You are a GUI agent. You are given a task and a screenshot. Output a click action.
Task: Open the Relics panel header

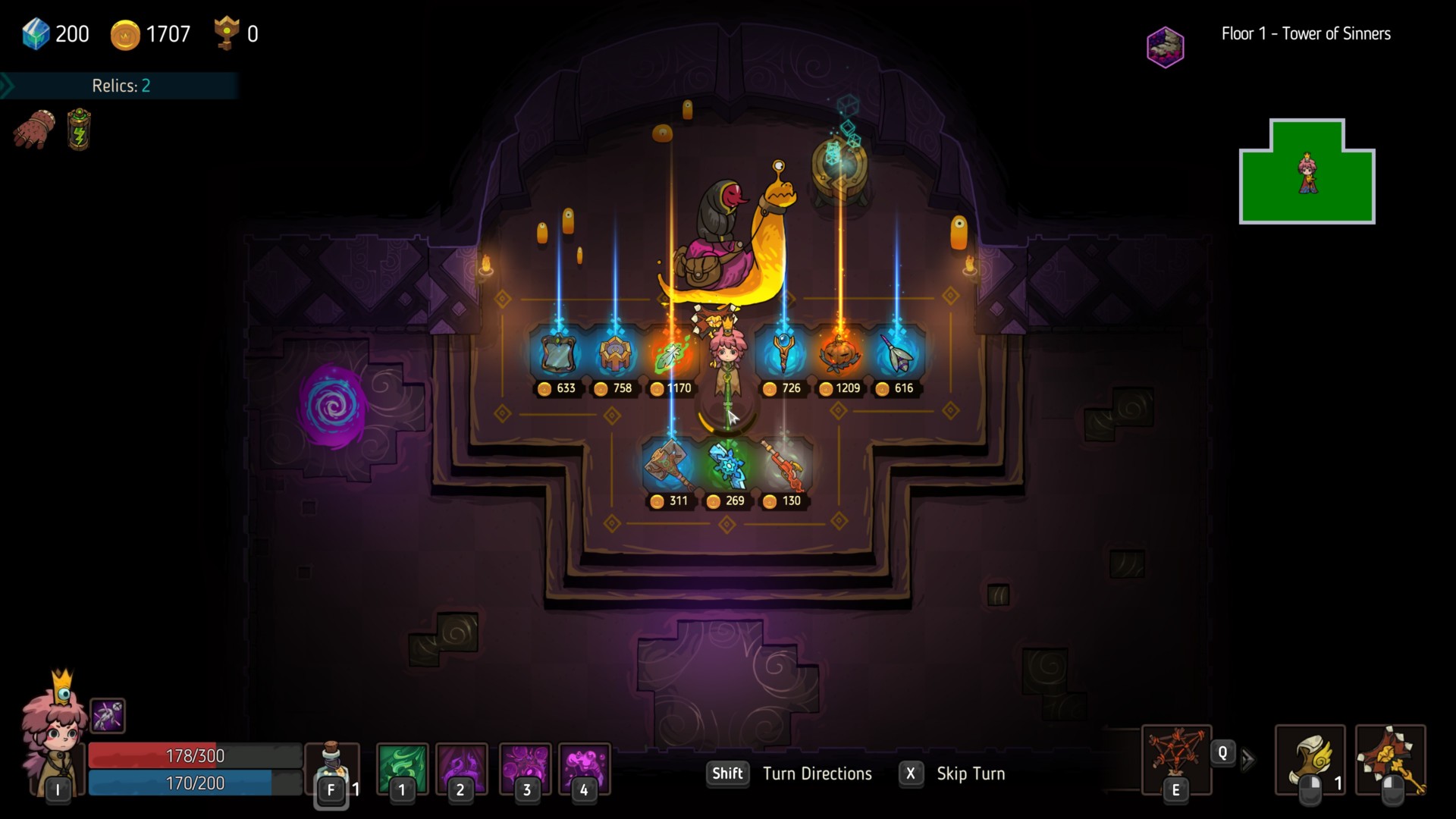(120, 86)
